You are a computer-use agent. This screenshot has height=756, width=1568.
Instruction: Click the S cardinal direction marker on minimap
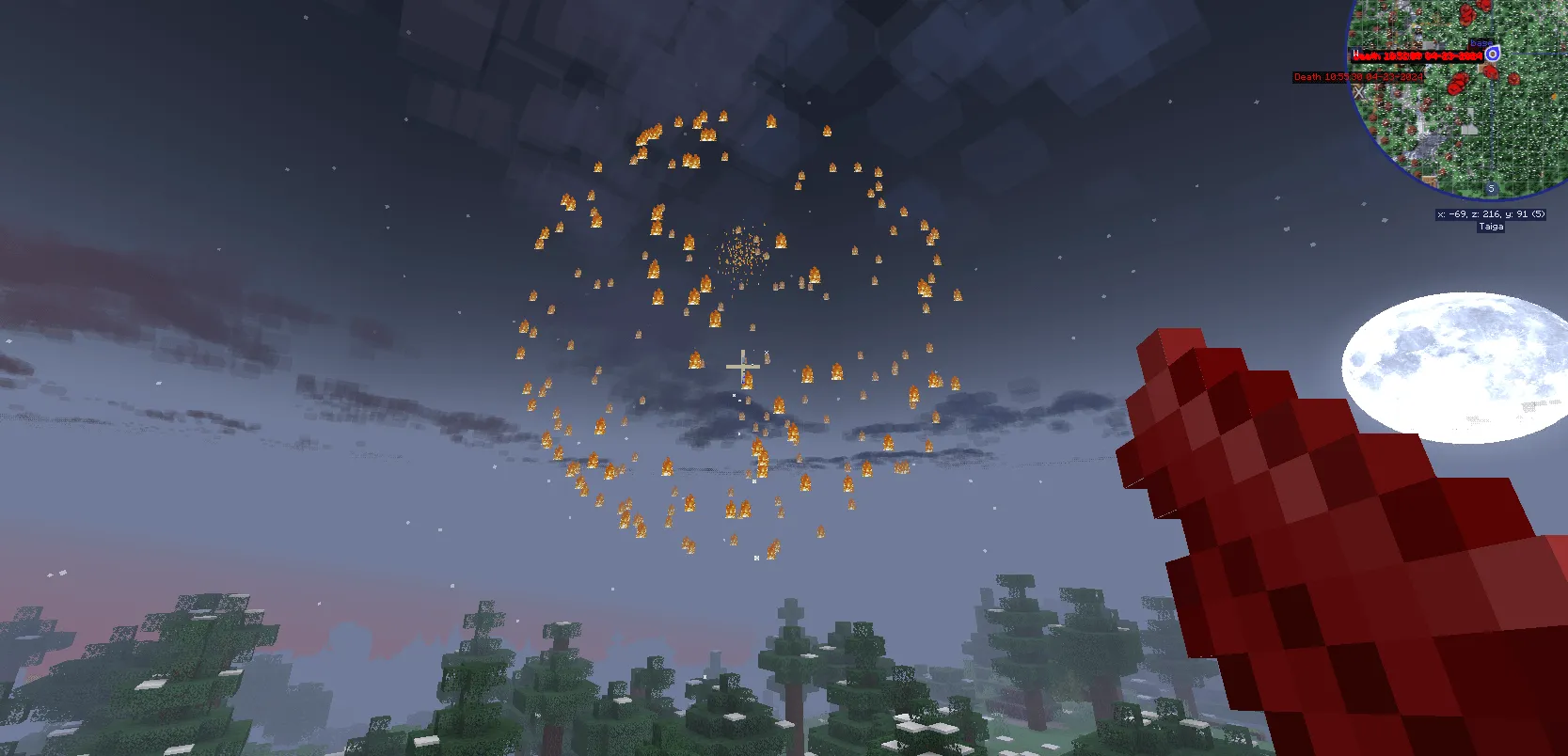coord(1491,187)
